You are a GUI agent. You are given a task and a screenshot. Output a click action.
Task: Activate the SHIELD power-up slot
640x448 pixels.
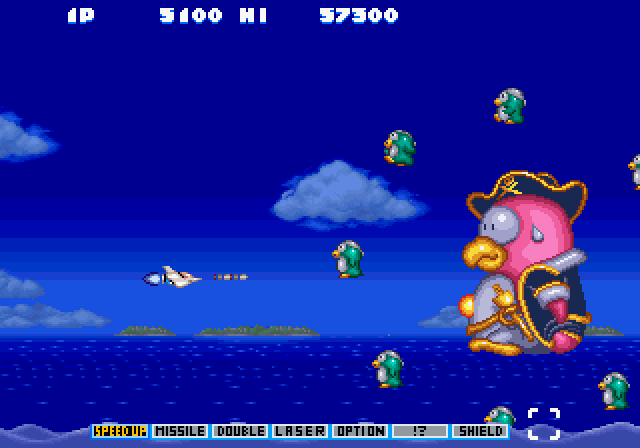pos(480,431)
